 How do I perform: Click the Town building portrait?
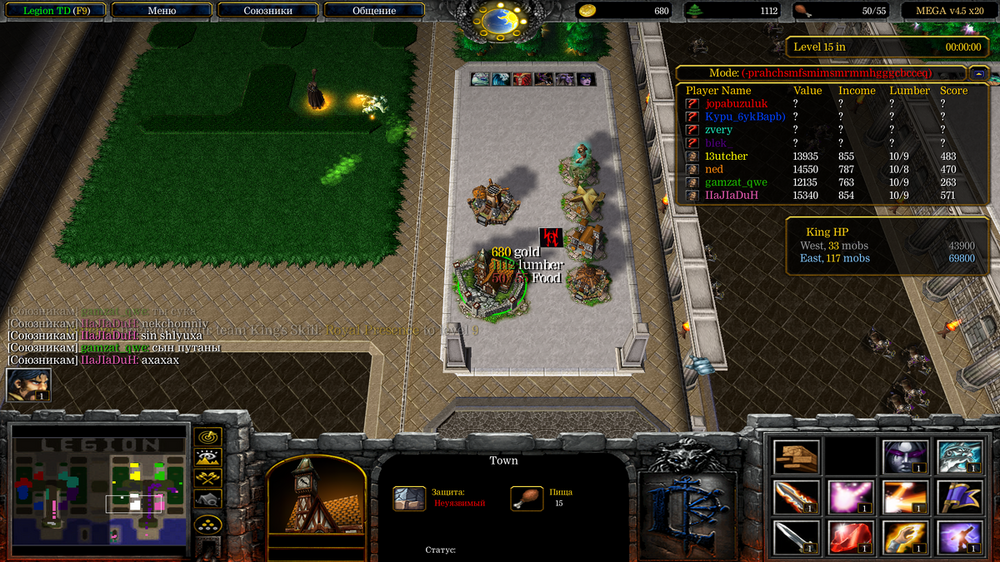point(308,497)
